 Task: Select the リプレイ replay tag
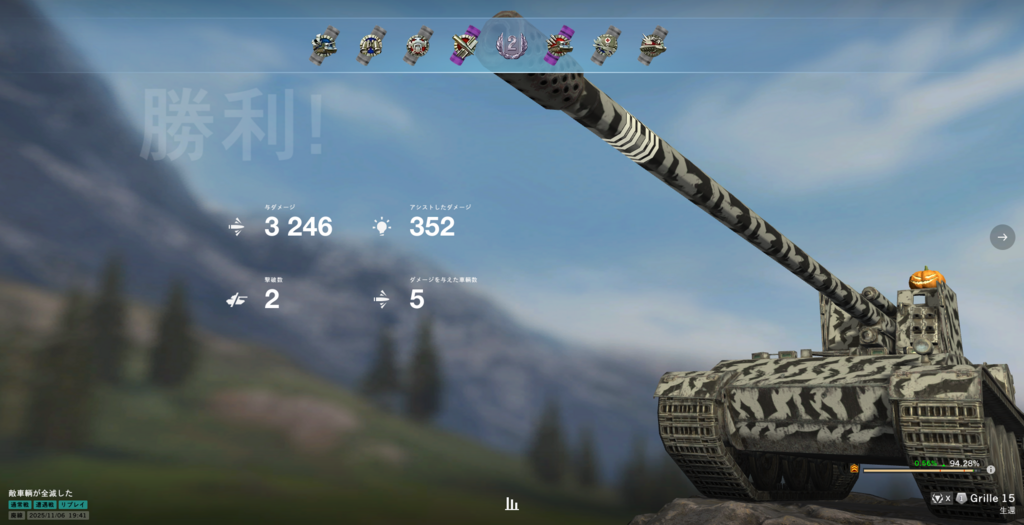click(x=73, y=505)
